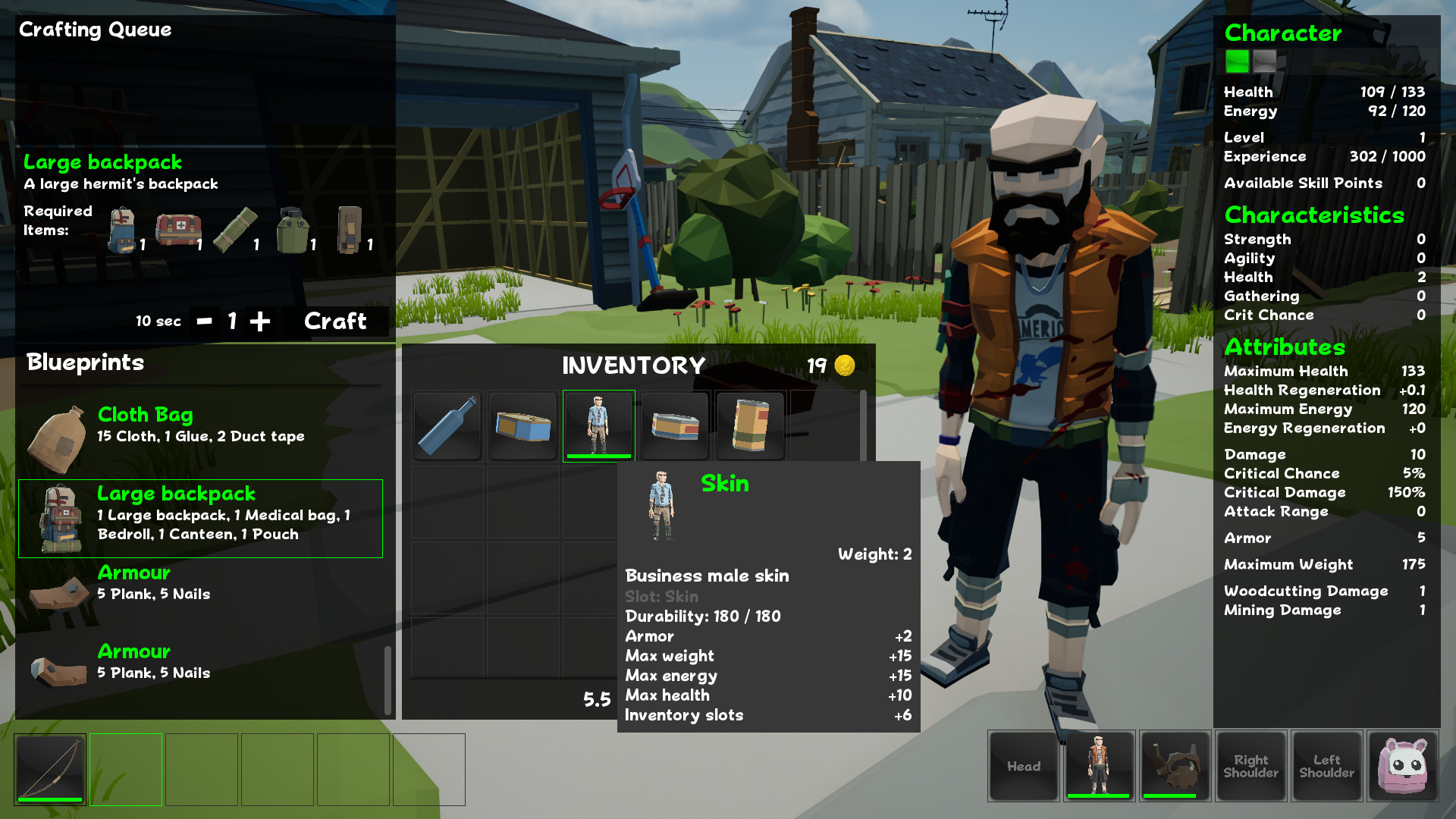Decrease craft quantity with minus button
This screenshot has width=1456, height=819.
(204, 322)
